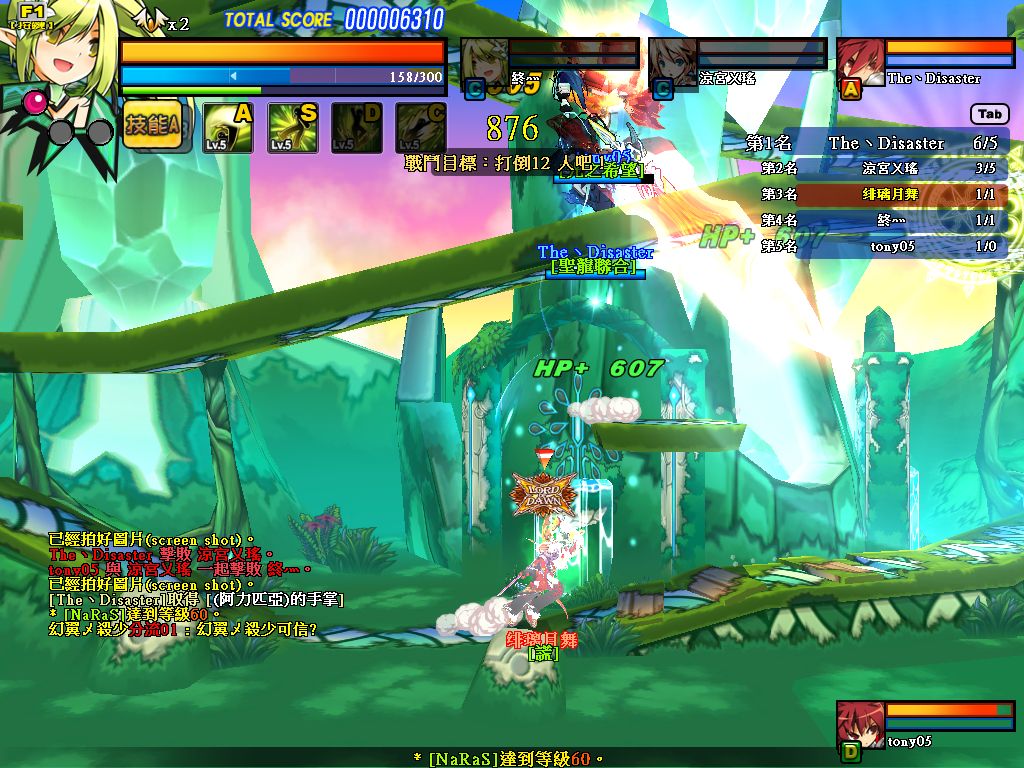This screenshot has width=1024, height=768.
Task: Trigger the dimmed skill icon marked C
Action: click(x=421, y=128)
